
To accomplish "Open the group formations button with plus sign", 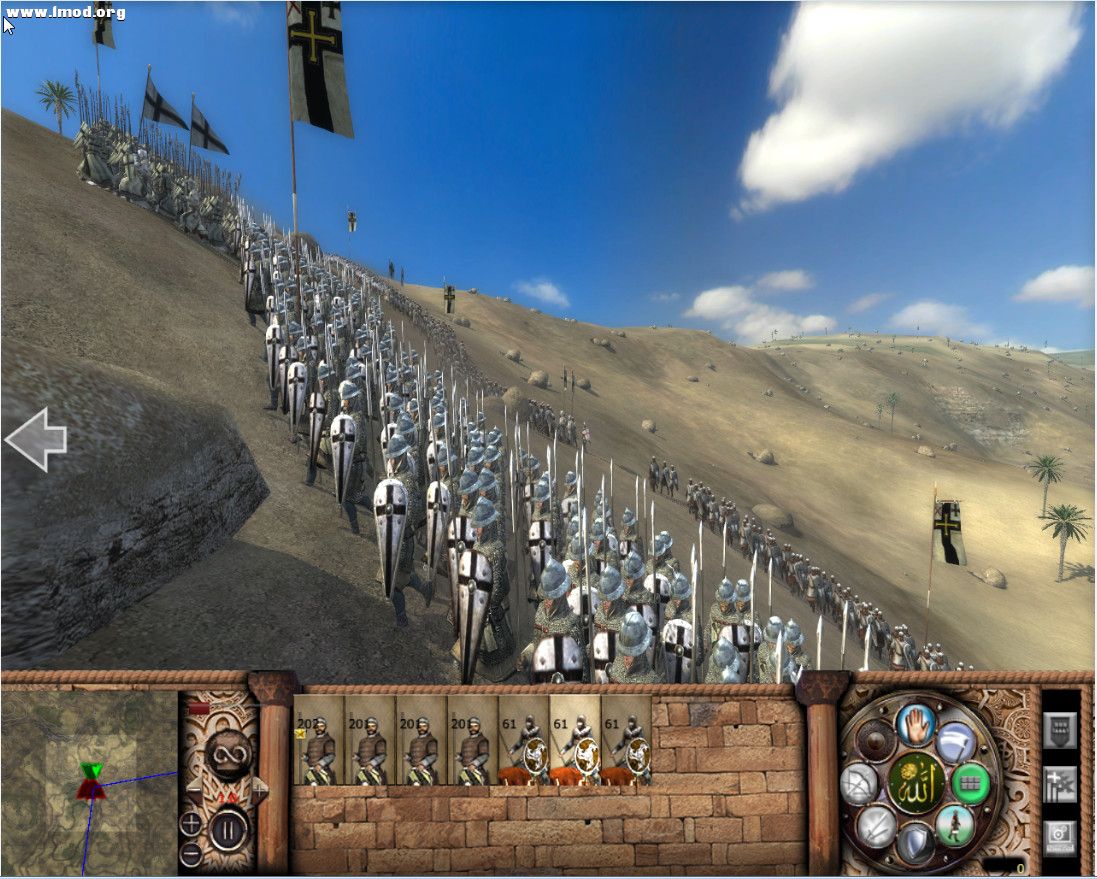I will point(1060,785).
